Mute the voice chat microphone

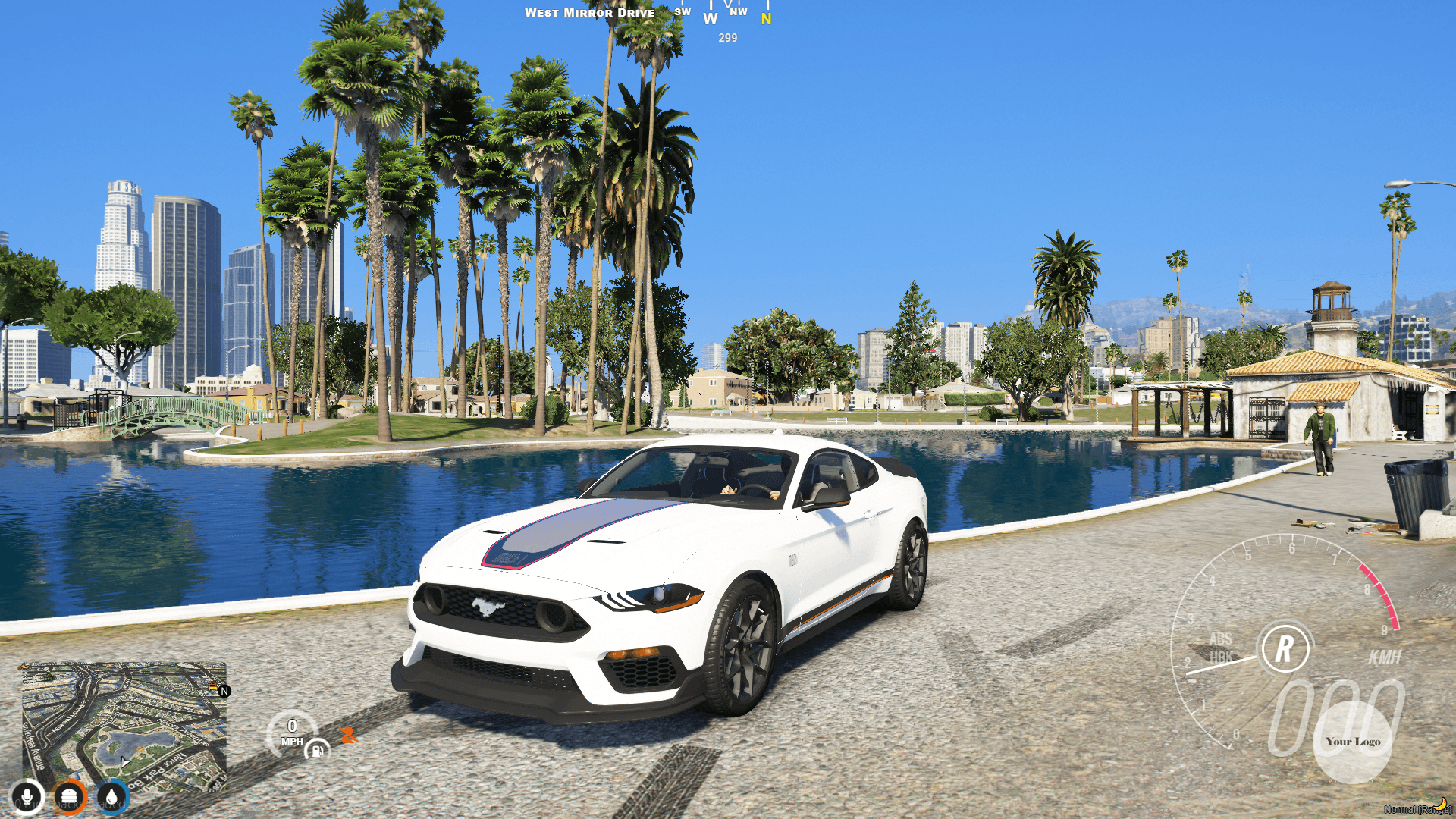[27, 796]
